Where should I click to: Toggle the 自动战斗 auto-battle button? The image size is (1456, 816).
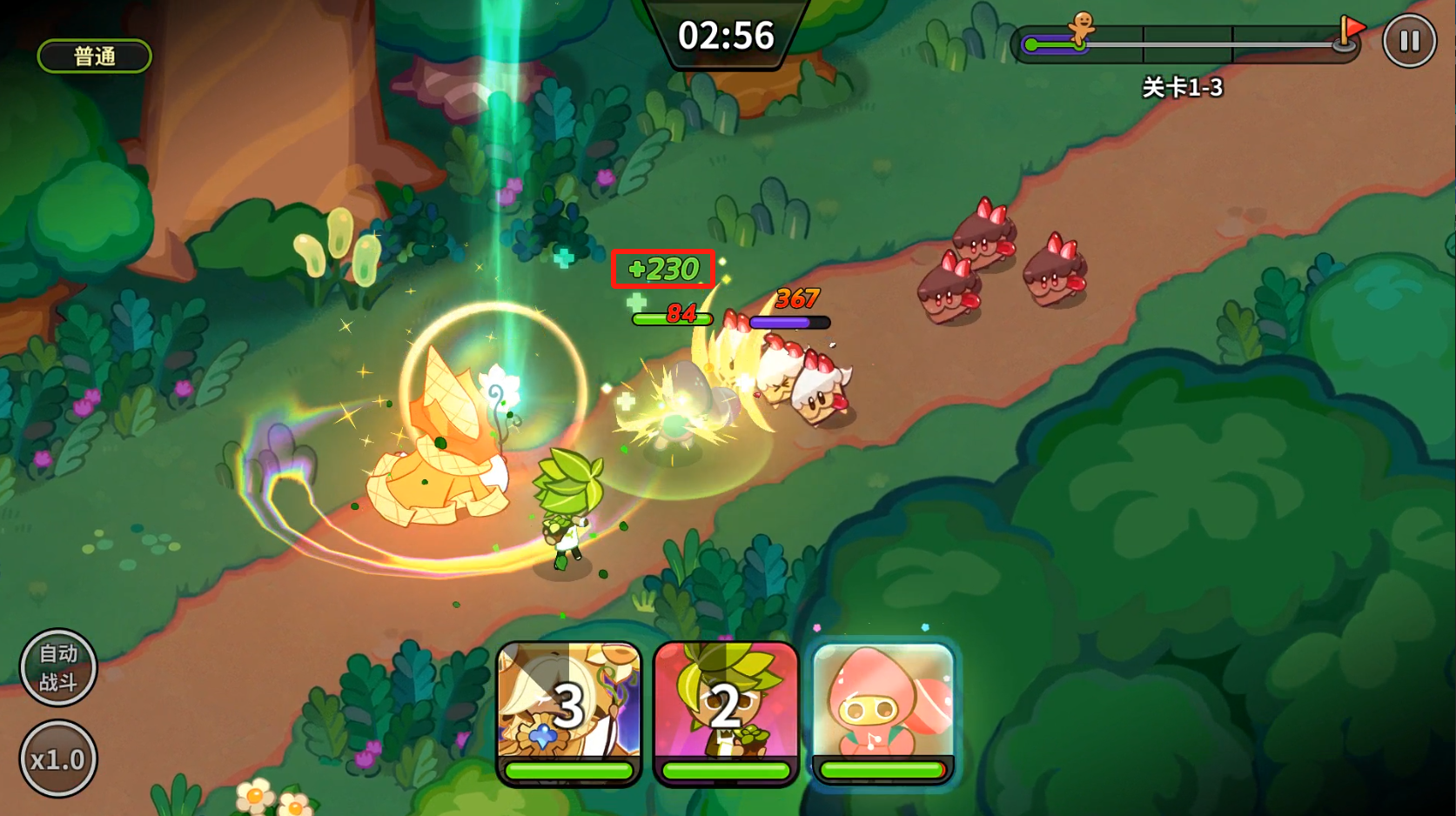[x=58, y=667]
